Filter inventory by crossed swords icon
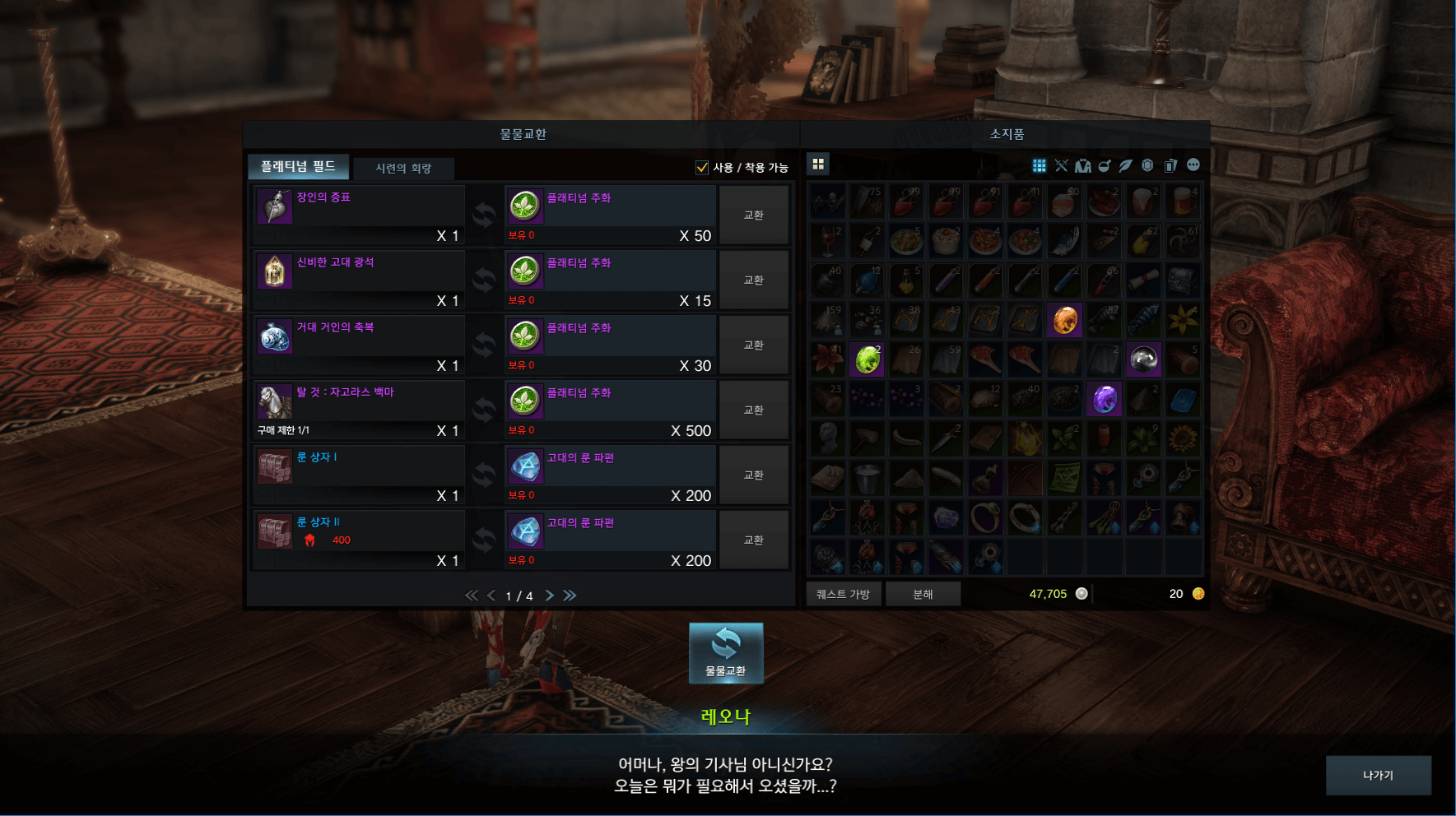This screenshot has height=816, width=1456. [1061, 166]
